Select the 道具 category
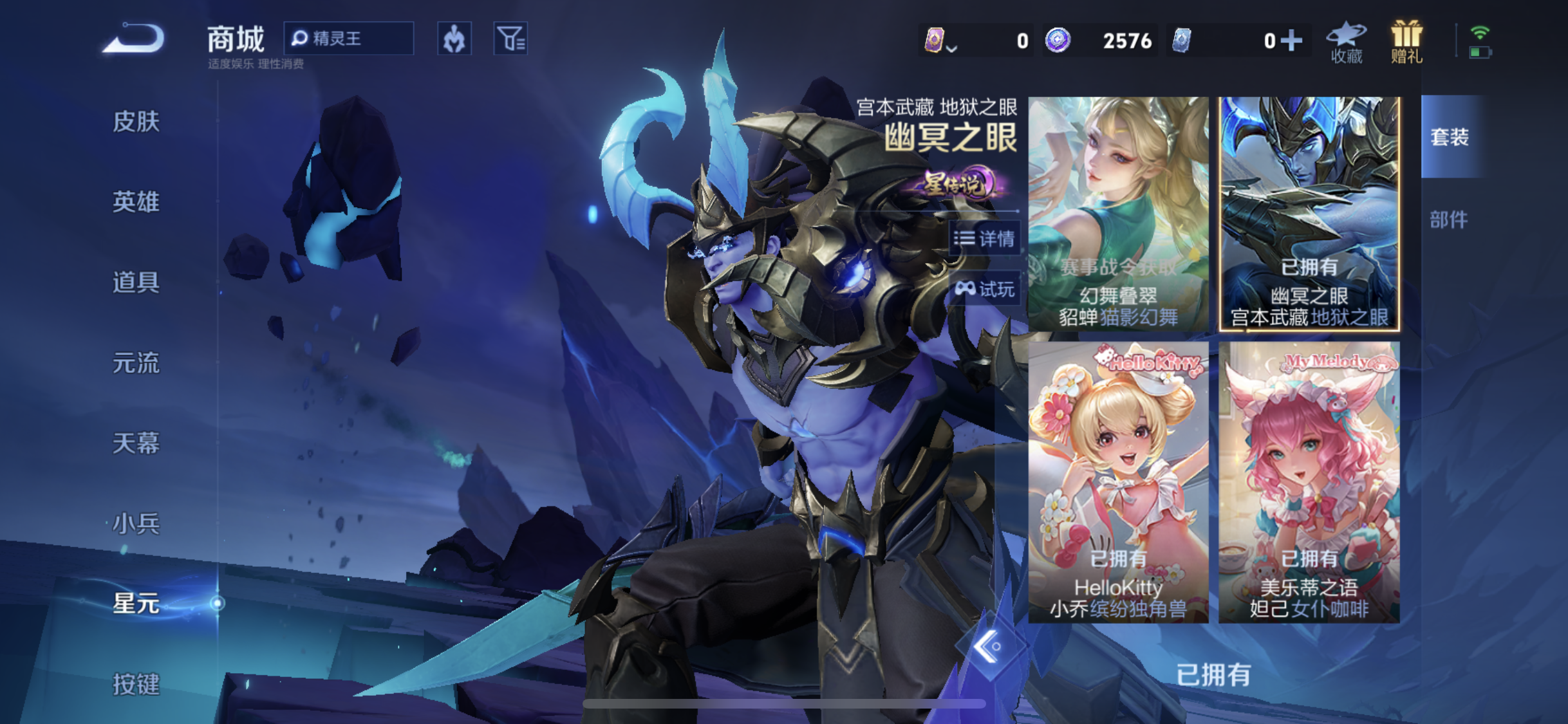The width and height of the screenshot is (1568, 724). click(x=136, y=282)
